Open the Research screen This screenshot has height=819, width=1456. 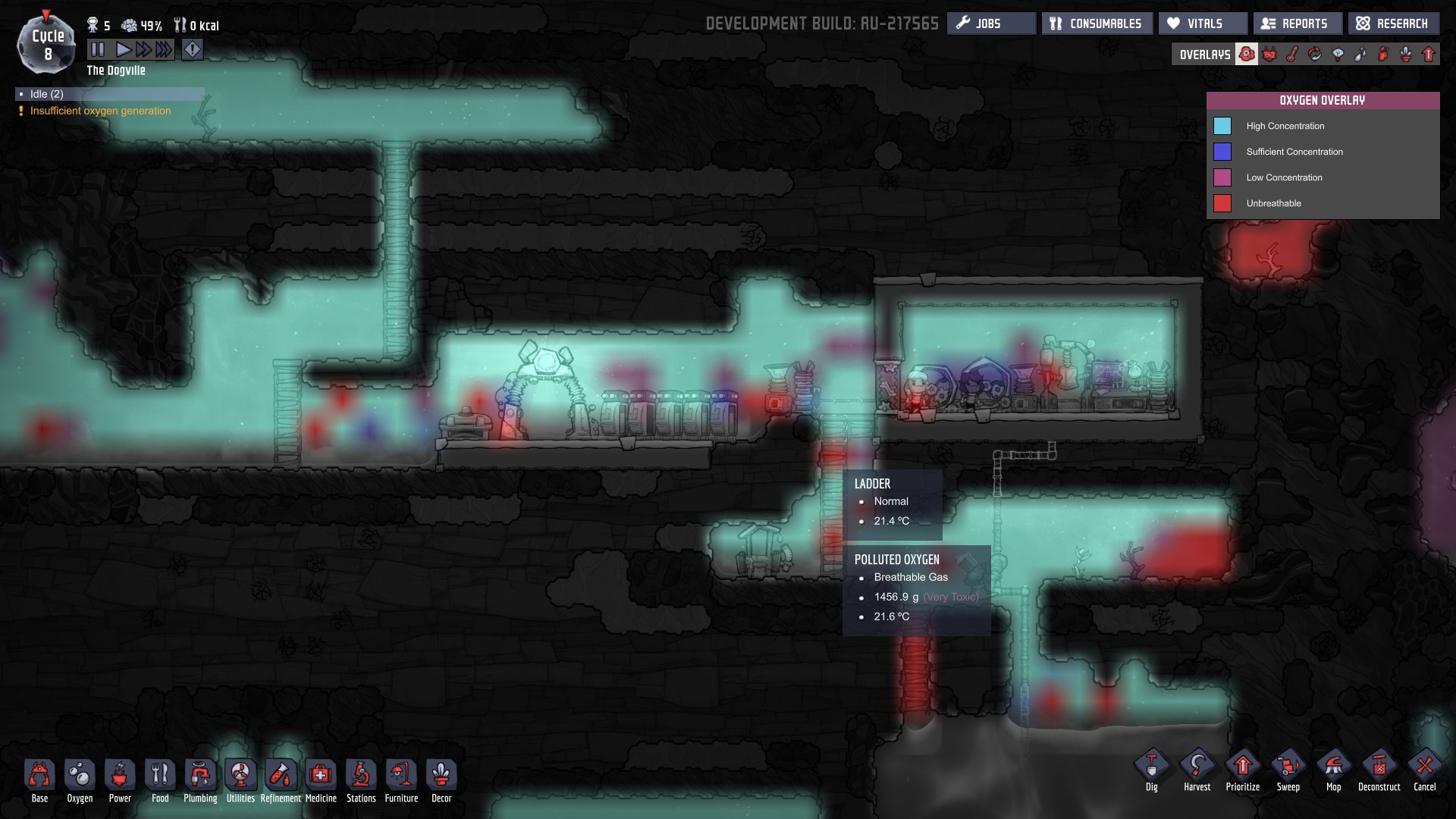(1392, 23)
